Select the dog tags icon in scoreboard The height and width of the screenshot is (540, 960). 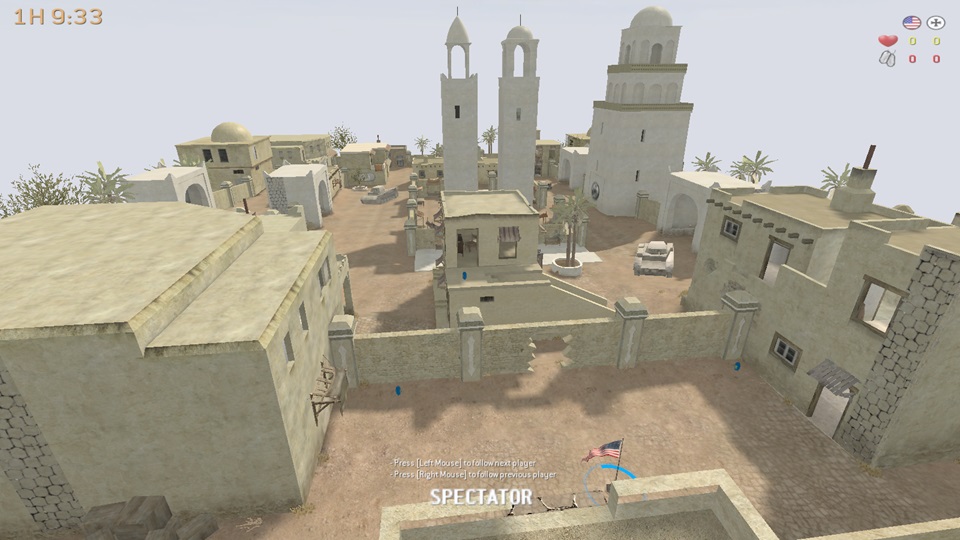pos(887,59)
